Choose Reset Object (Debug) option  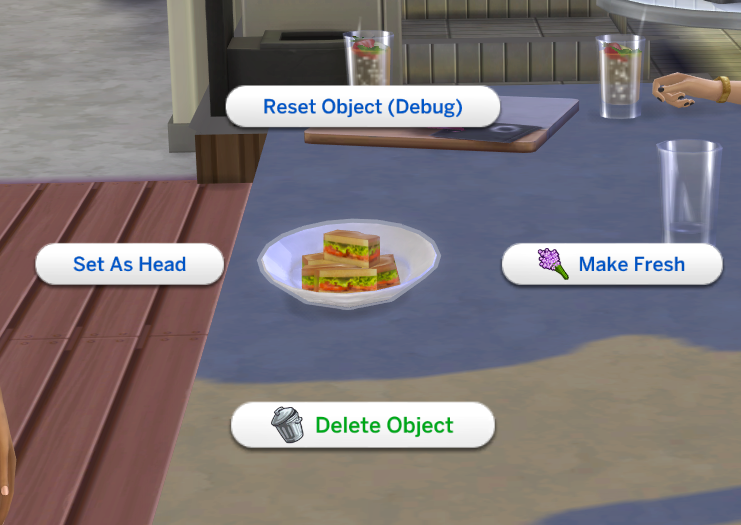coord(362,107)
